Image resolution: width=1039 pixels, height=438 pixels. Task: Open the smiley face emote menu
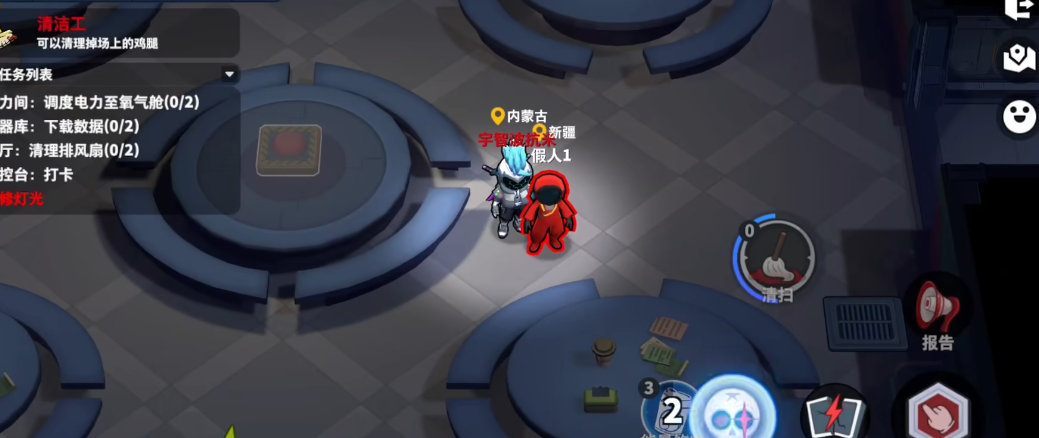pos(1019,117)
